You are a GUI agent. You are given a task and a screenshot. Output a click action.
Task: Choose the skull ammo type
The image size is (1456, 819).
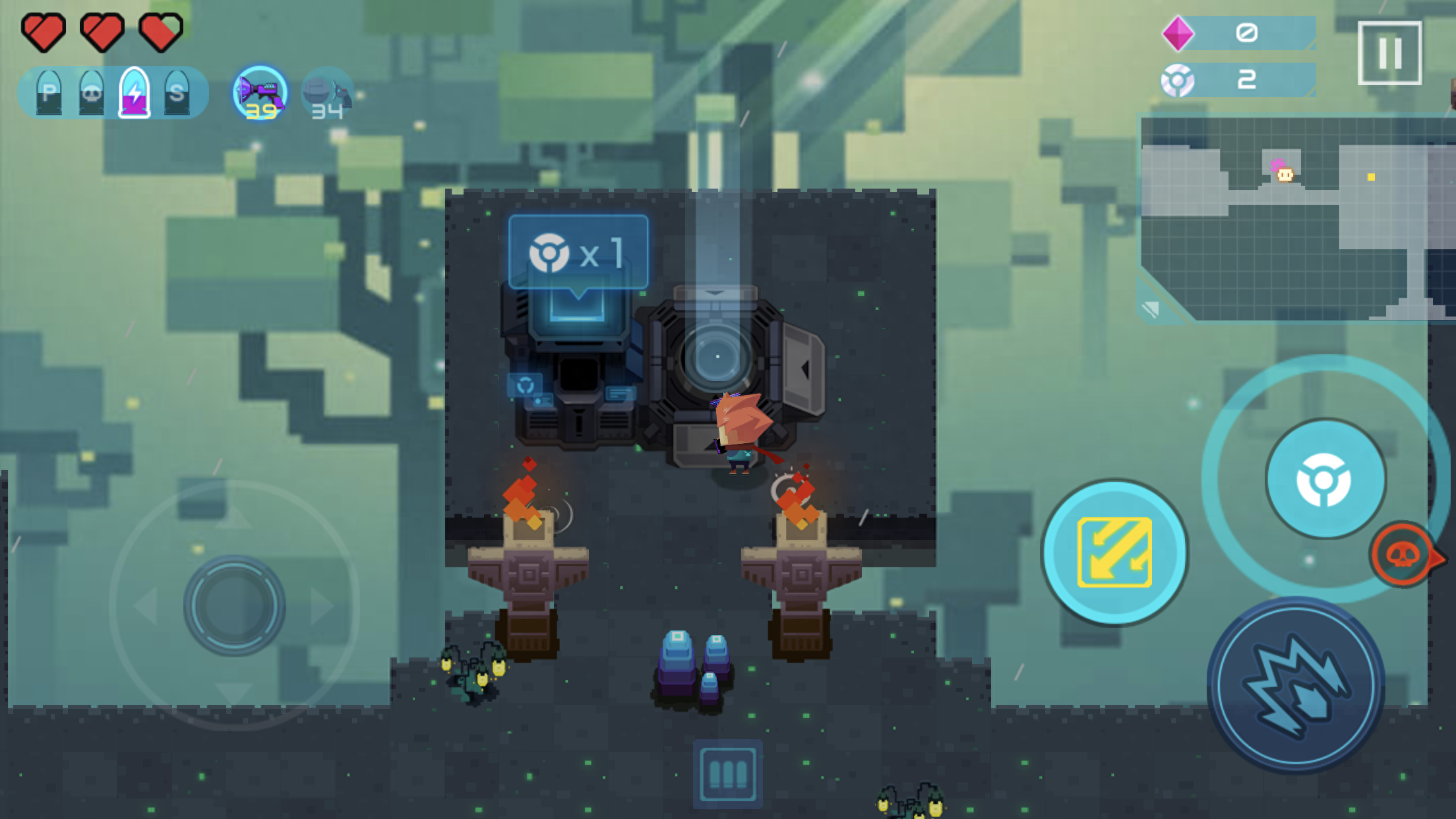pos(91,93)
